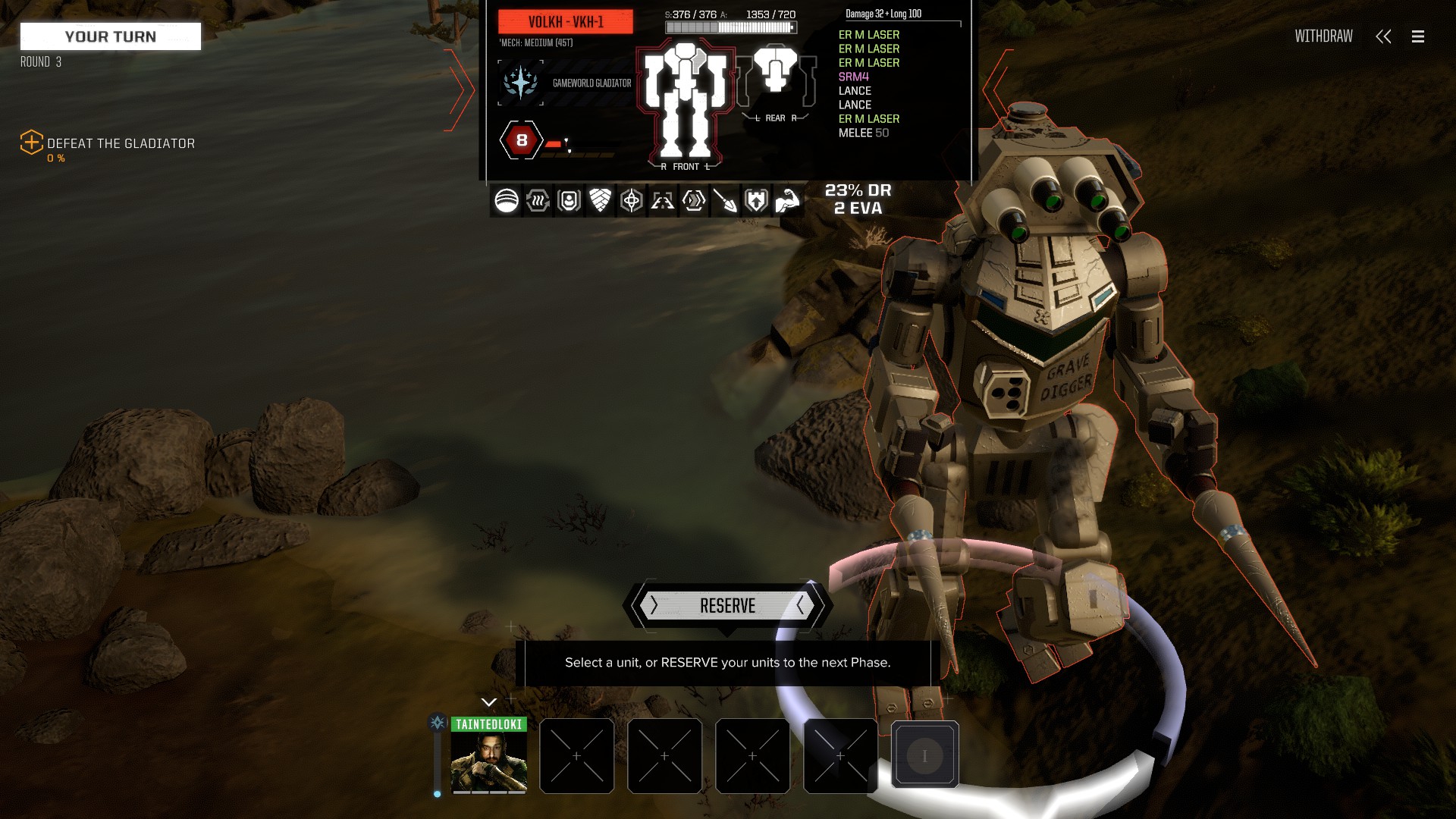Image resolution: width=1456 pixels, height=819 pixels.
Task: Select the flexing arm status icon
Action: point(788,201)
